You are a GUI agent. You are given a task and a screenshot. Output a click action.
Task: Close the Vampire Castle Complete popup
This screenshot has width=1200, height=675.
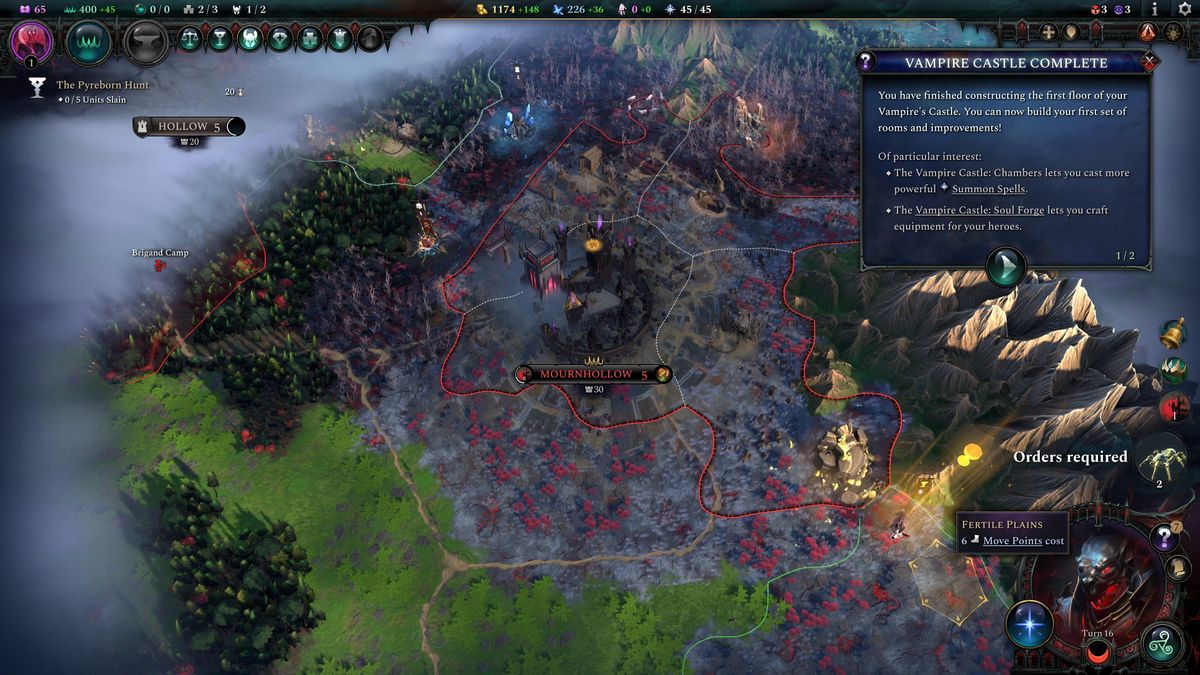[x=1150, y=62]
